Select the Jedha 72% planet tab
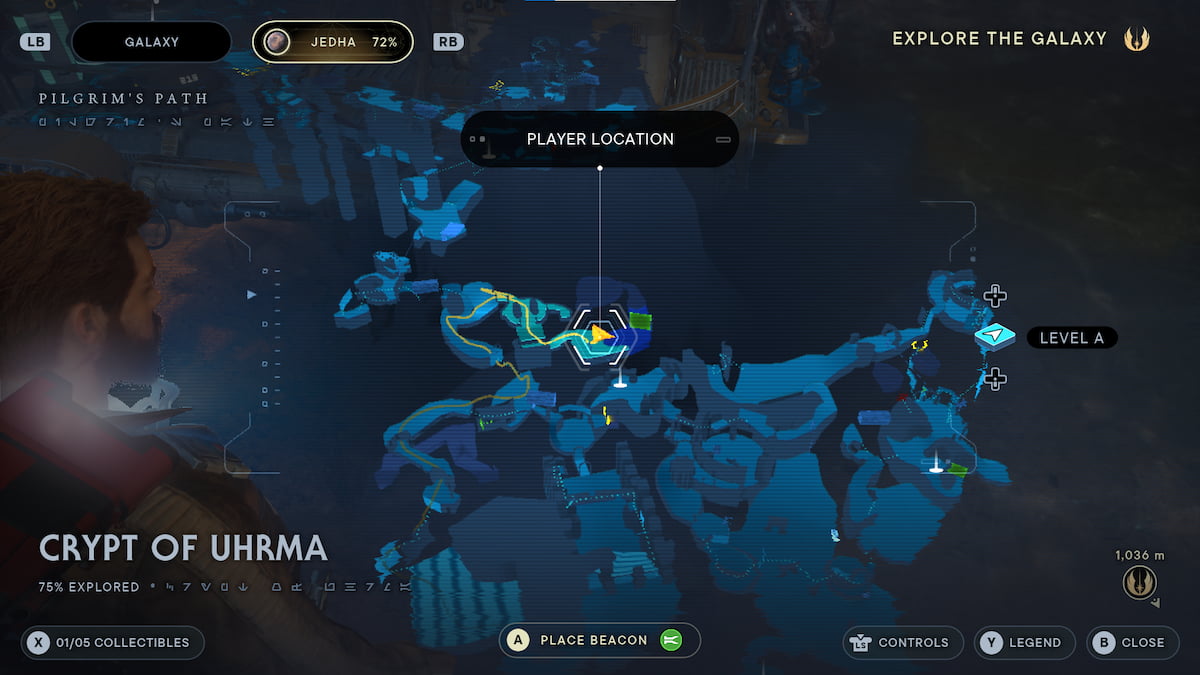Image resolution: width=1200 pixels, height=675 pixels. (332, 42)
